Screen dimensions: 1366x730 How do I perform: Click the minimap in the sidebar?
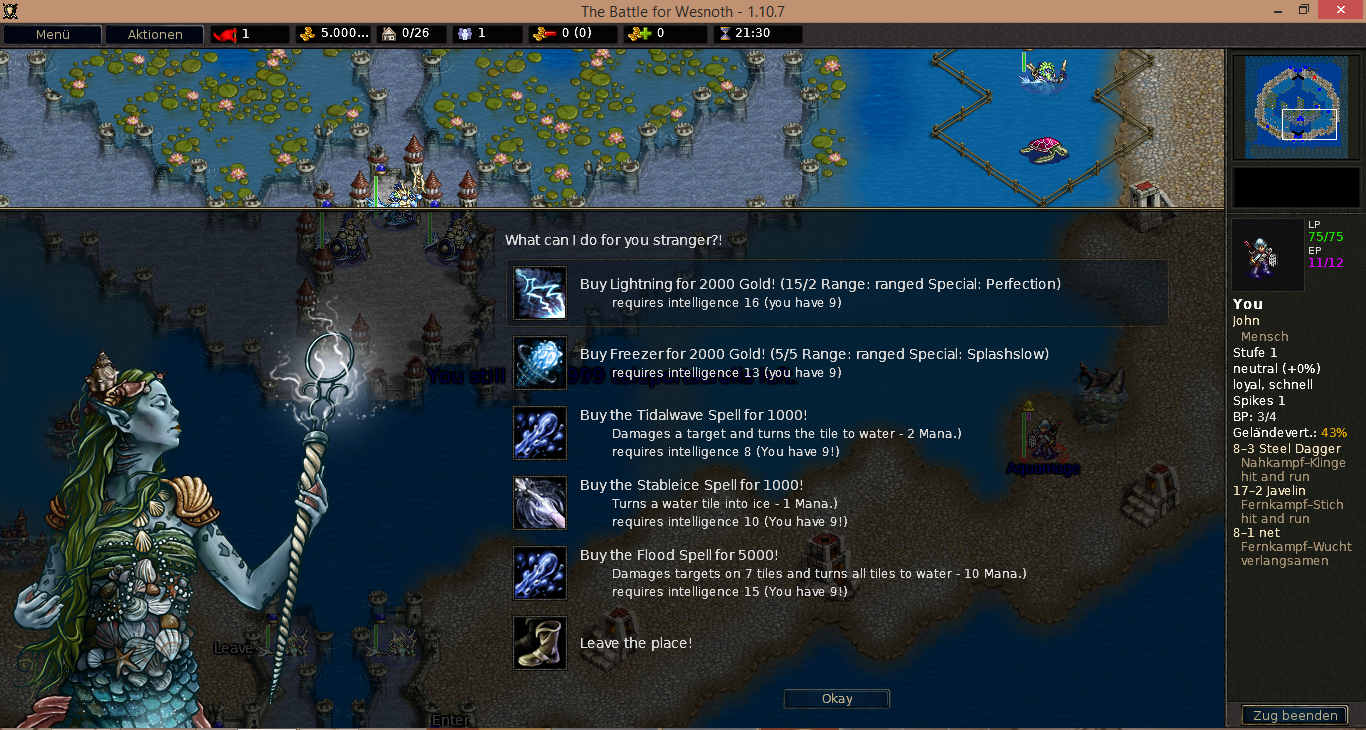pos(1297,107)
